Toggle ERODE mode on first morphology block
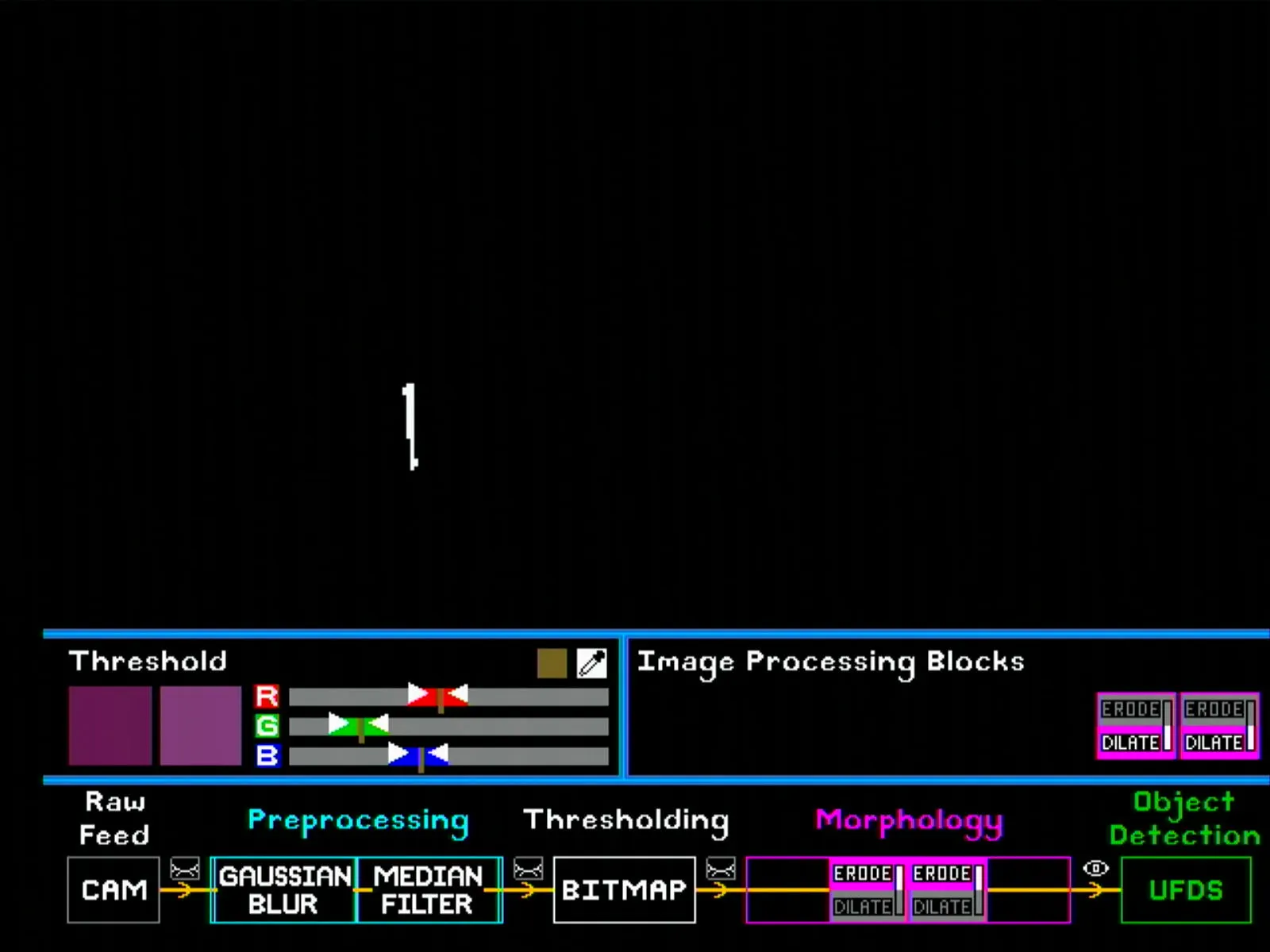 [x=863, y=875]
